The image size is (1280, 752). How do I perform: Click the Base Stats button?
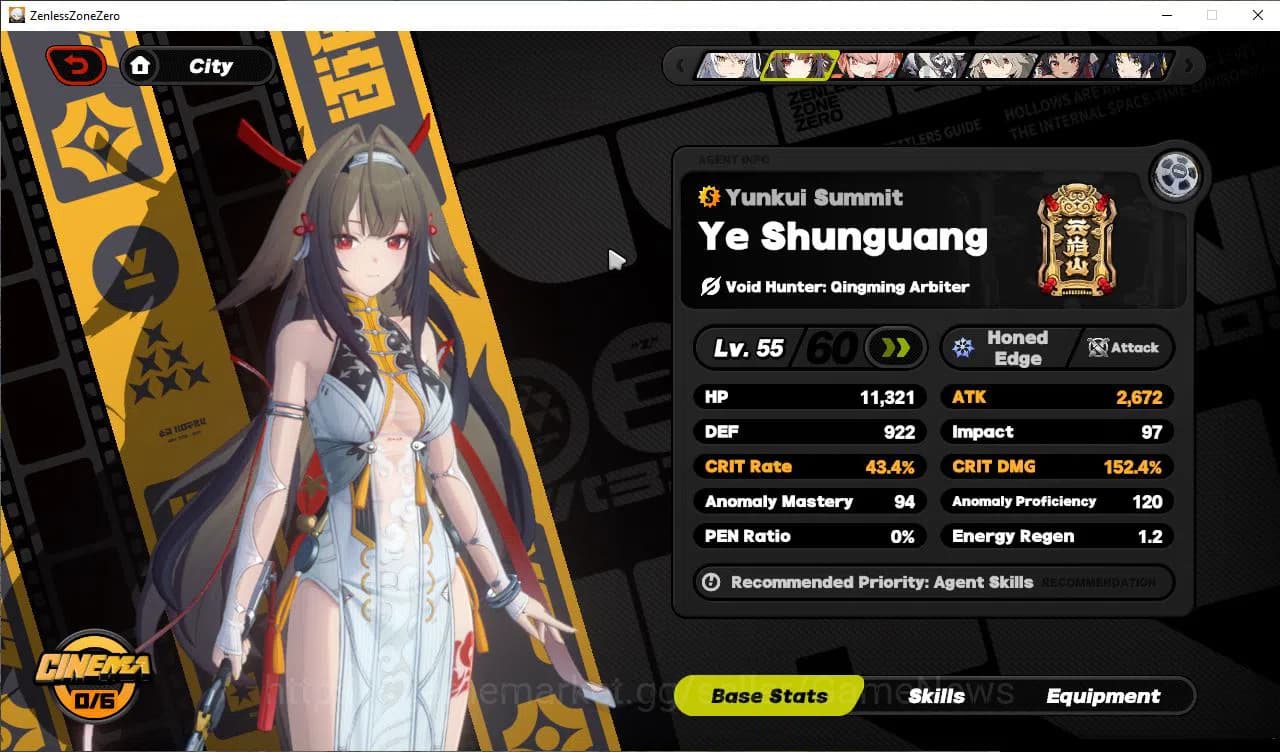(x=769, y=696)
